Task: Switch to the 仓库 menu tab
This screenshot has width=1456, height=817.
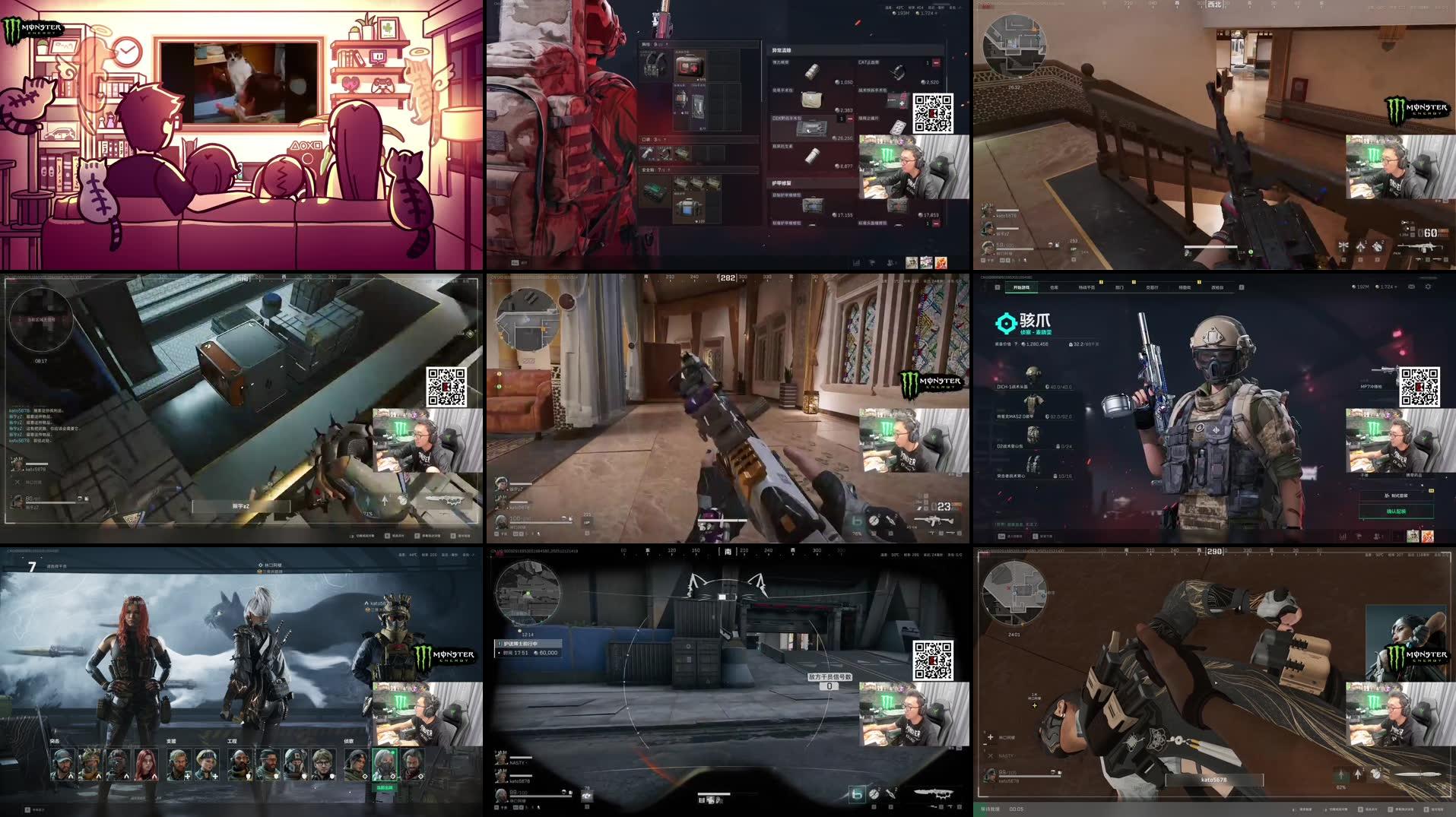Action: coord(1052,288)
